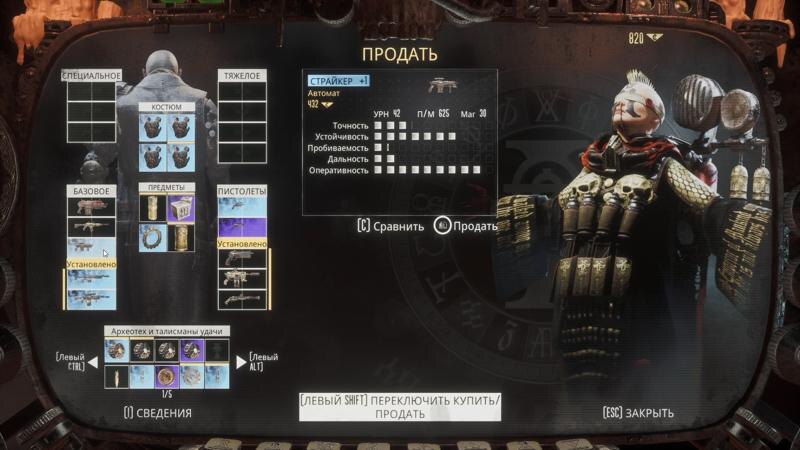Go to next talisman page arrow

(x=240, y=362)
